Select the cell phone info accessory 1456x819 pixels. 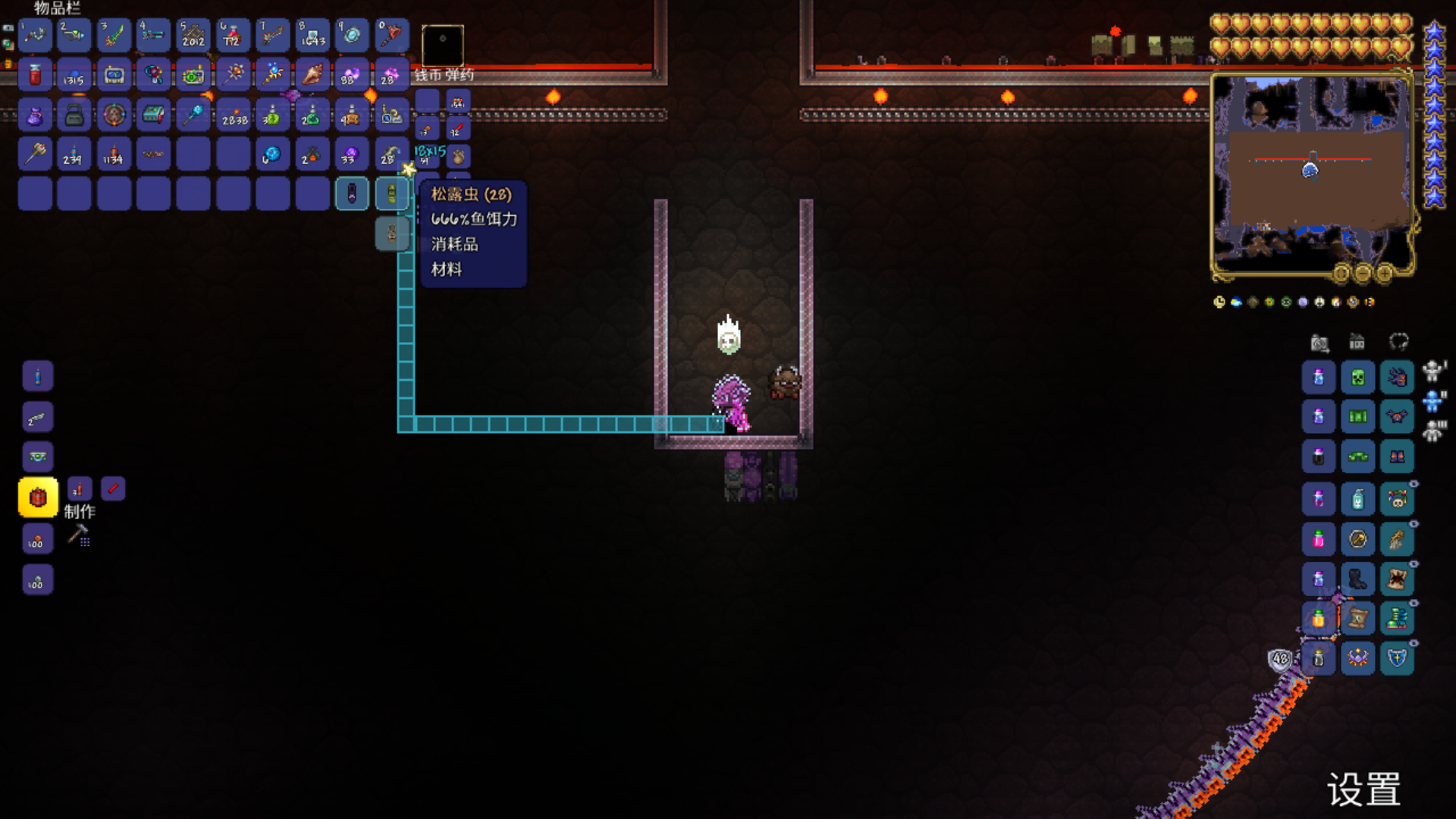pyautogui.click(x=114, y=74)
